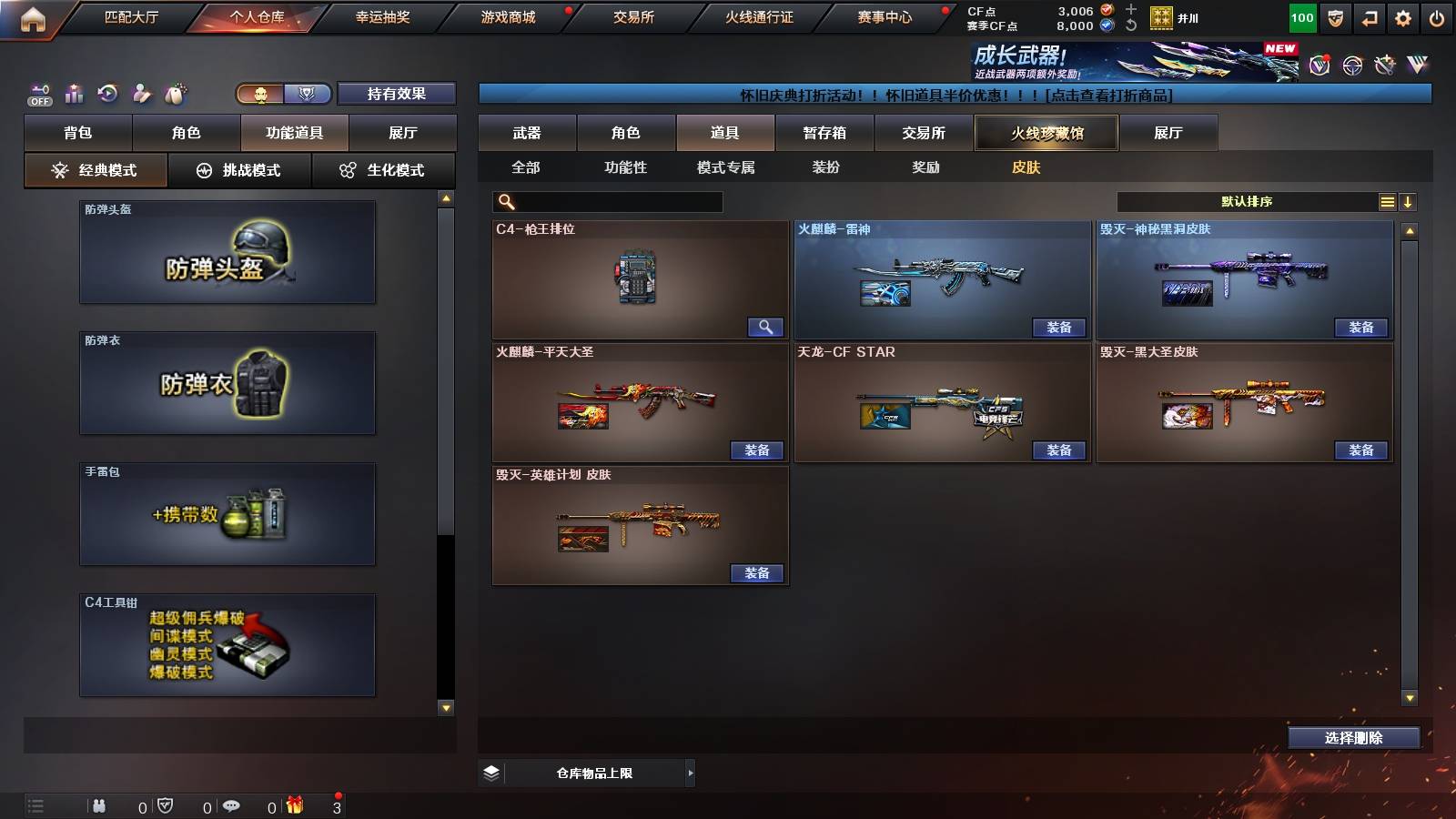The height and width of the screenshot is (819, 1456).
Task: Click the 选择删除 button bottom-right
Action: point(1353,737)
